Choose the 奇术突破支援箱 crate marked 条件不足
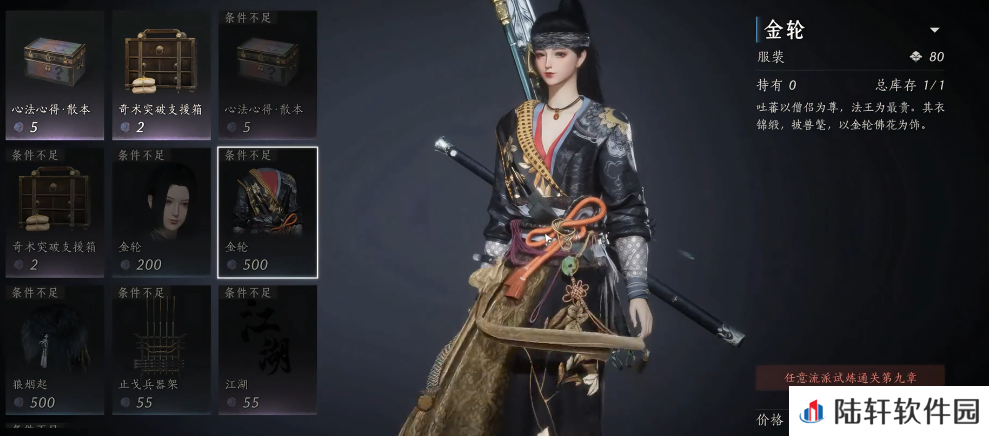This screenshot has height=436, width=989. [x=54, y=211]
